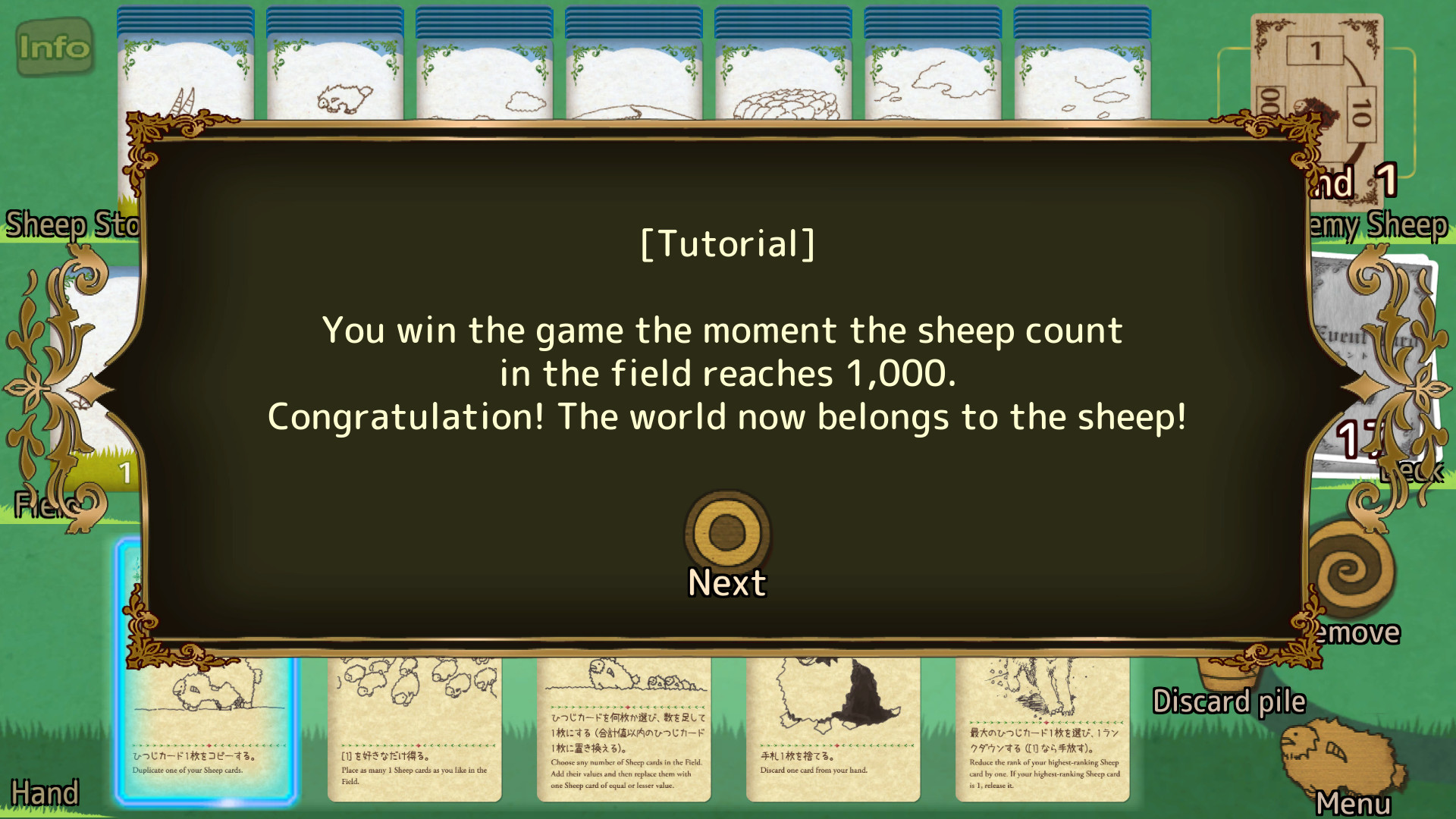Viewport: 1456px width, 819px height.
Task: Select the card that reduces highest Sheep rank
Action: pos(1043,728)
